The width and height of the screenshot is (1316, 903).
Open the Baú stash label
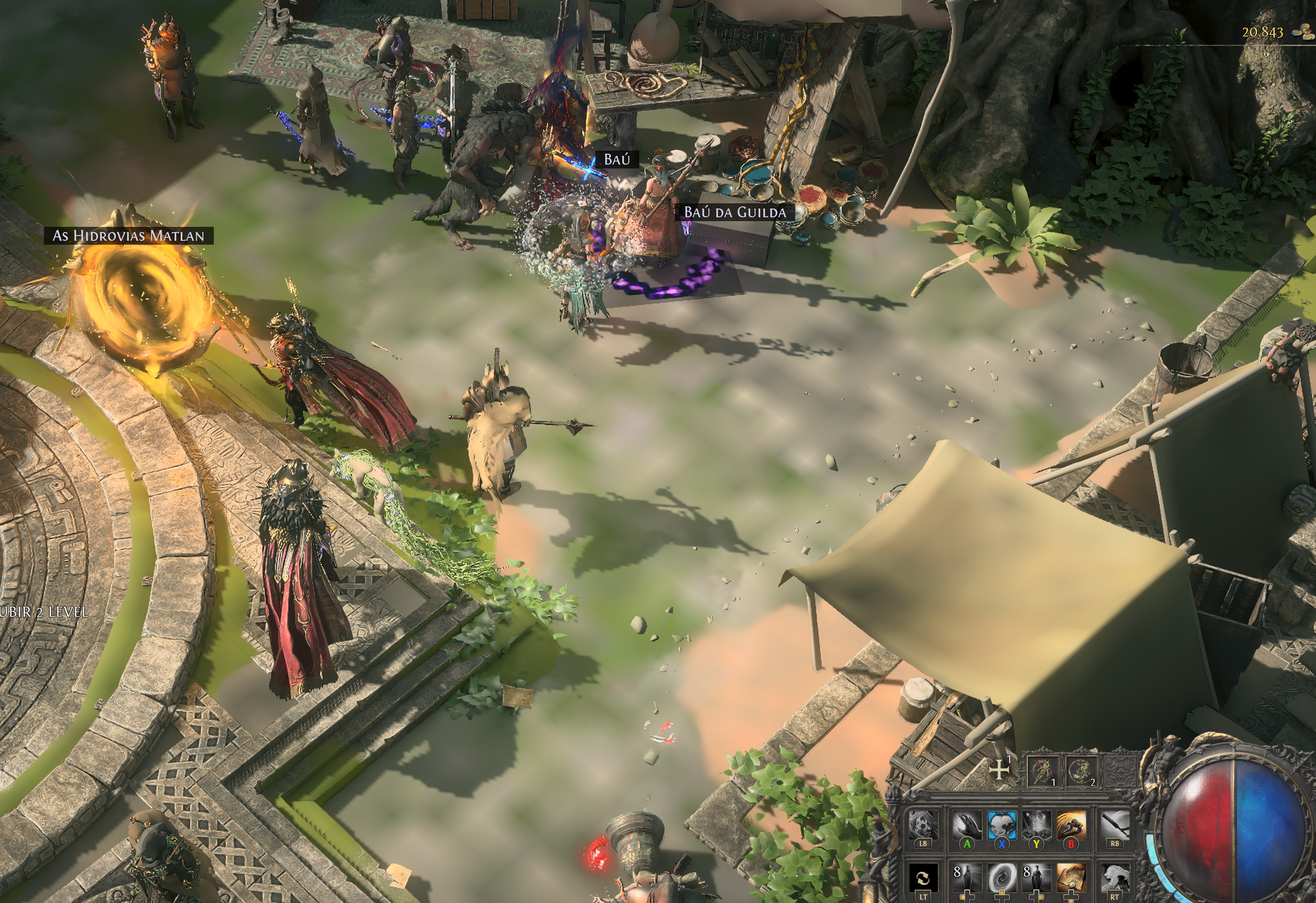point(617,160)
